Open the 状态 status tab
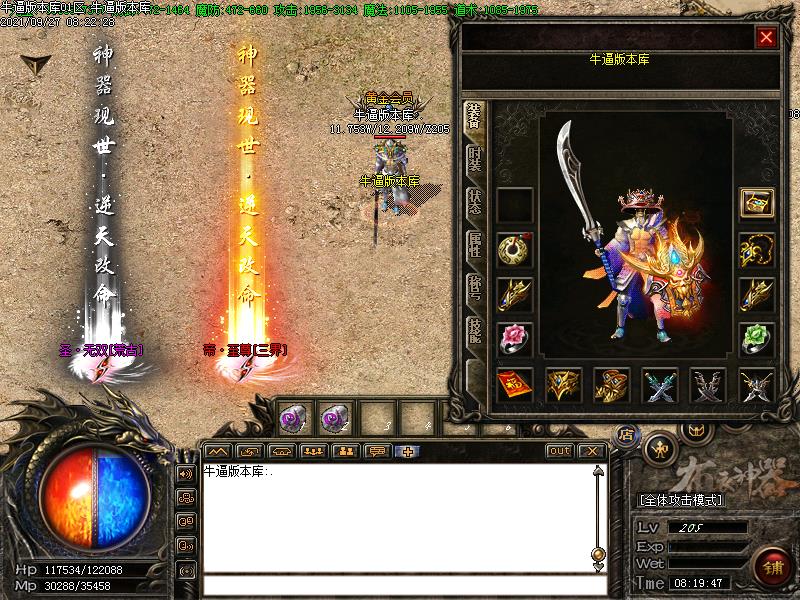The width and height of the screenshot is (800, 600). pos(475,201)
